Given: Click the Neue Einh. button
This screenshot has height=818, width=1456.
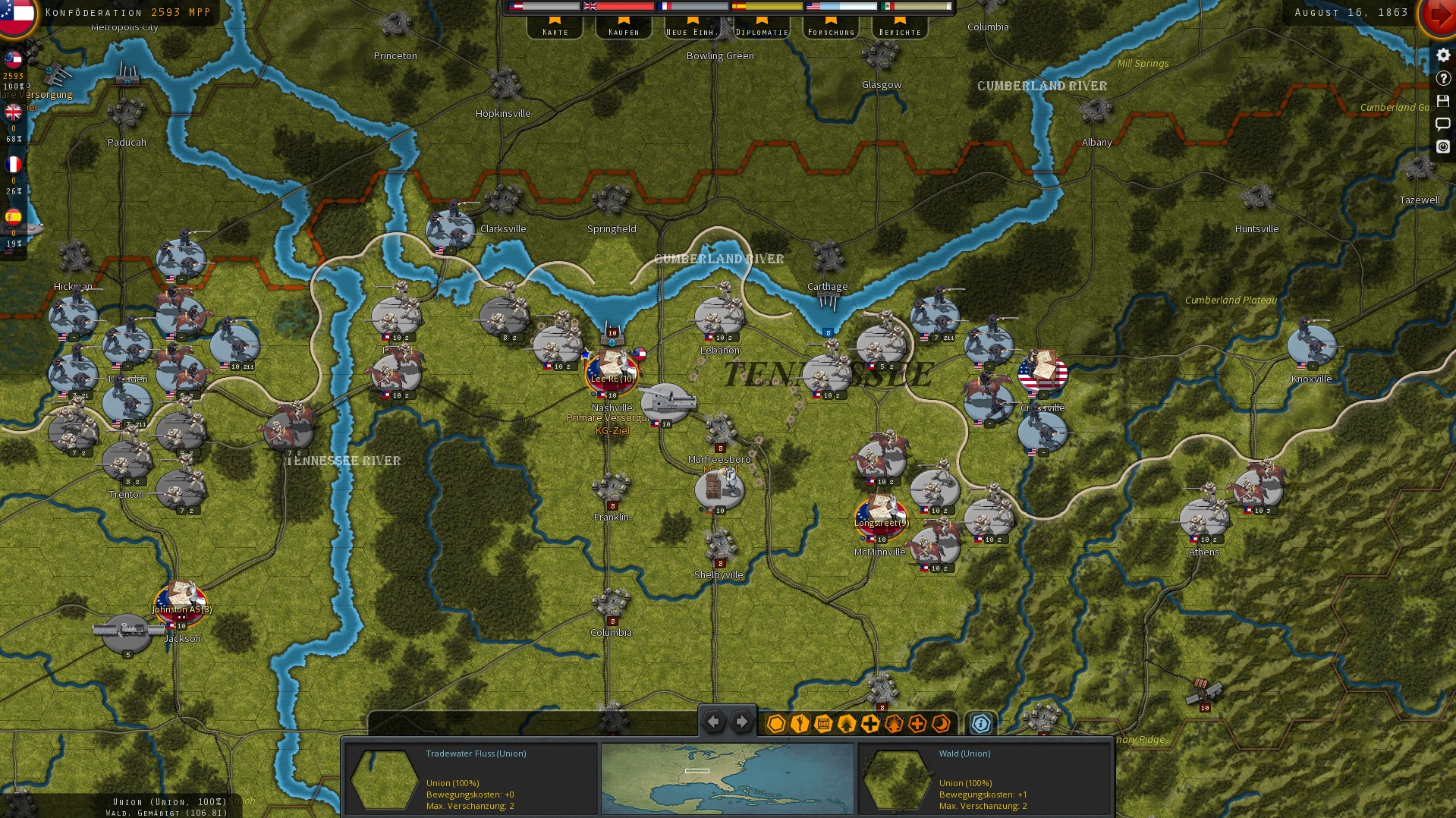Looking at the screenshot, I should tap(692, 30).
